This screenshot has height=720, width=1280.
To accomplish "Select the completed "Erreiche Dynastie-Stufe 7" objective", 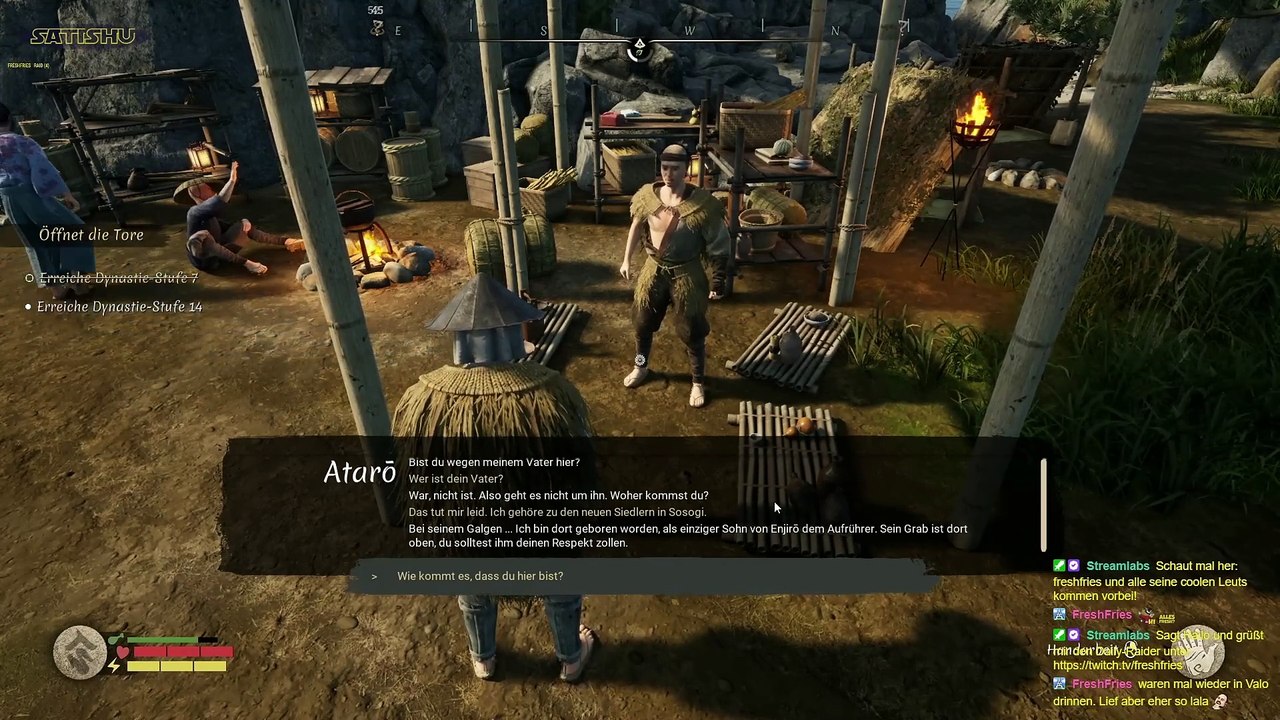I will (x=117, y=278).
